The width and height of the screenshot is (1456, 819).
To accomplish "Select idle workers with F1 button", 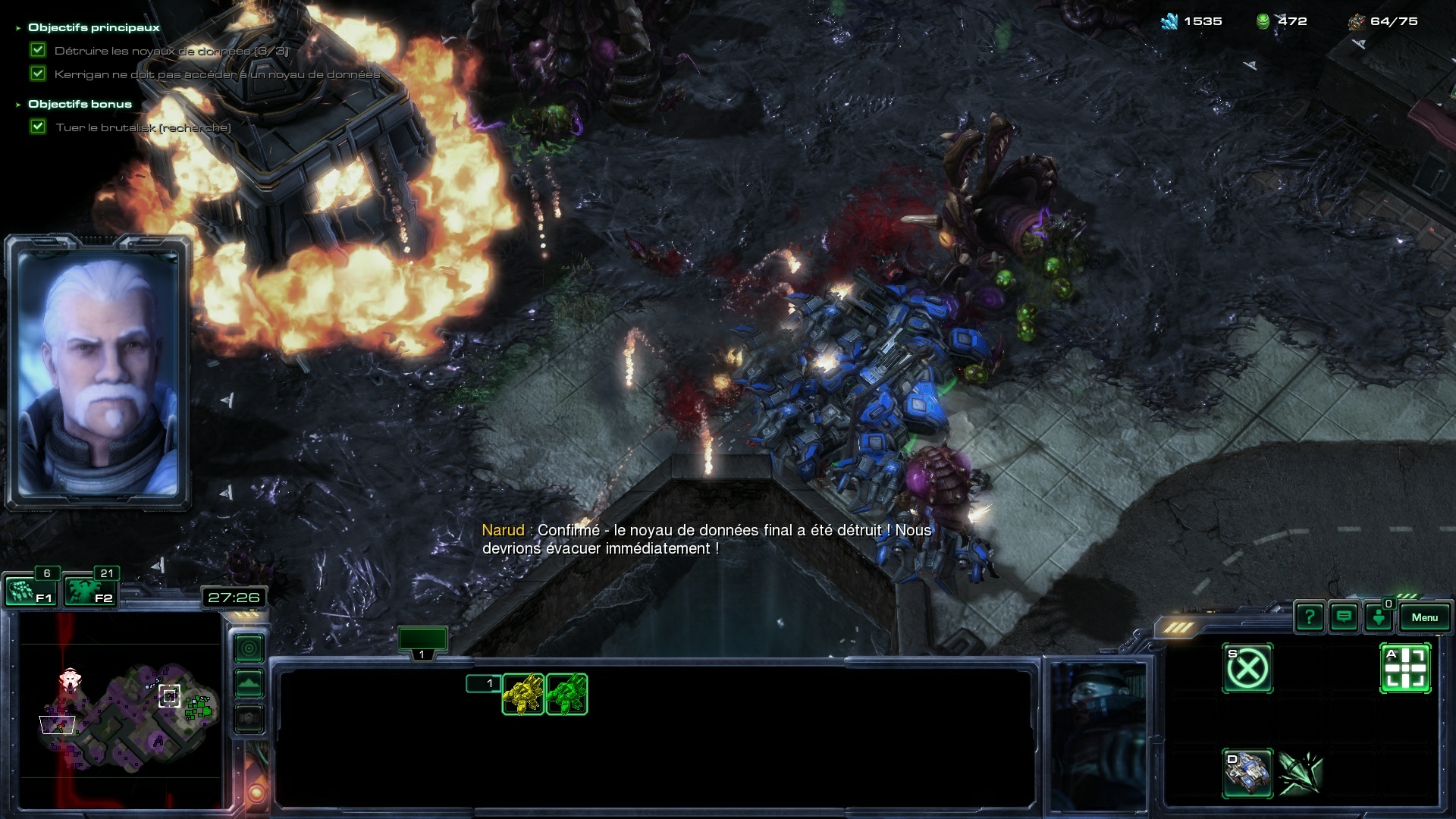I will 30,591.
